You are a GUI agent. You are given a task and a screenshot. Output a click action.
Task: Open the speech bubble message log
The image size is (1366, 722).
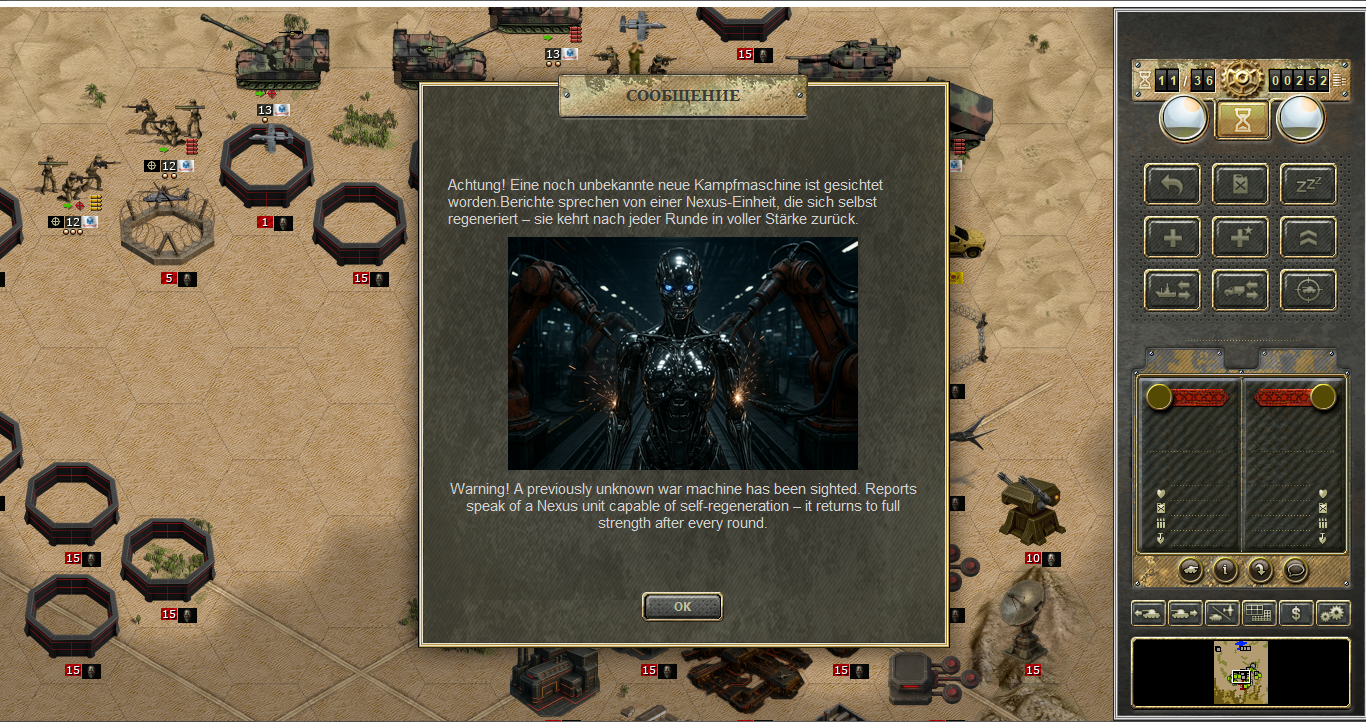(x=1295, y=570)
